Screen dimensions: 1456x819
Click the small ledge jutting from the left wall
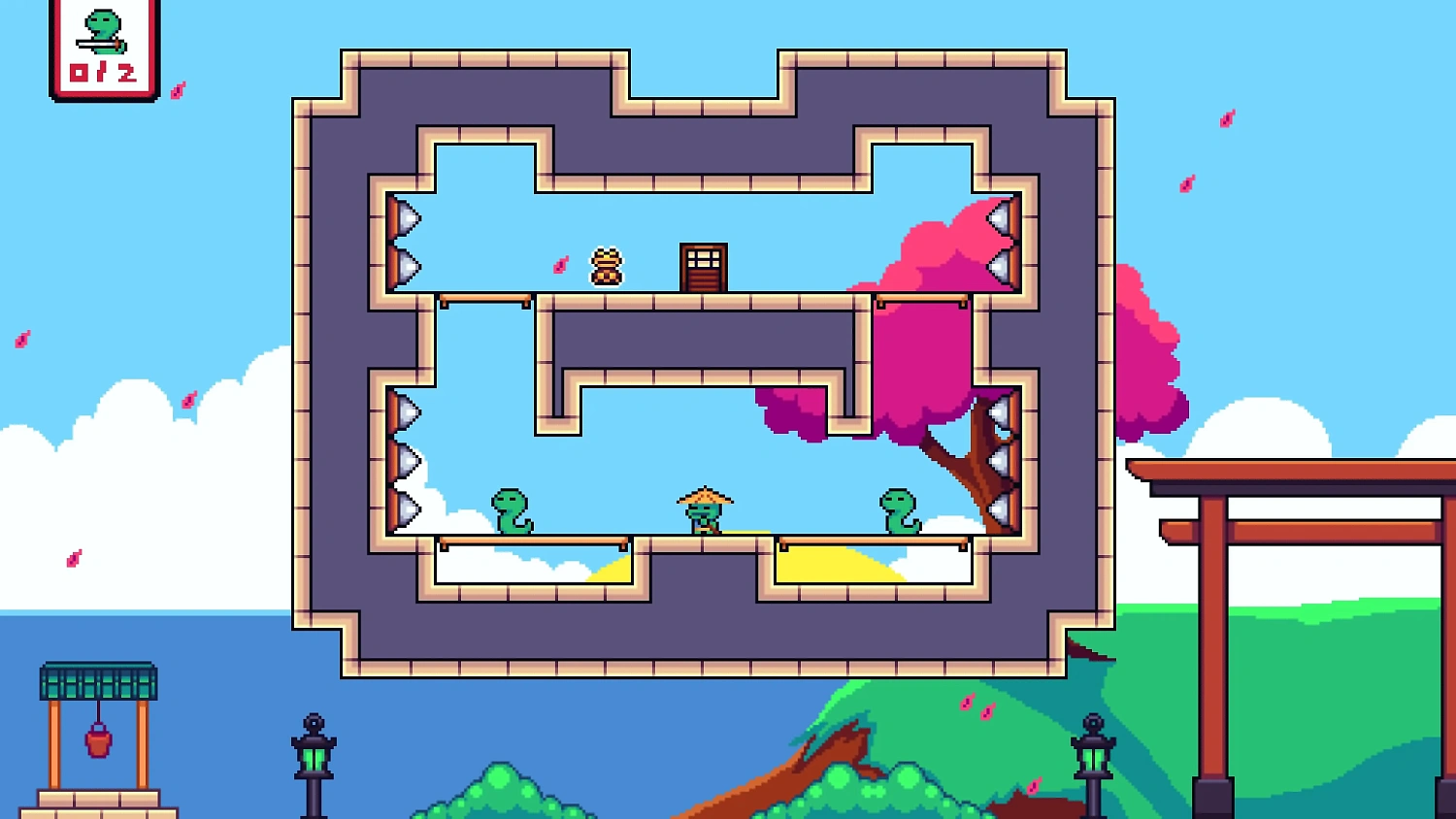click(x=485, y=298)
